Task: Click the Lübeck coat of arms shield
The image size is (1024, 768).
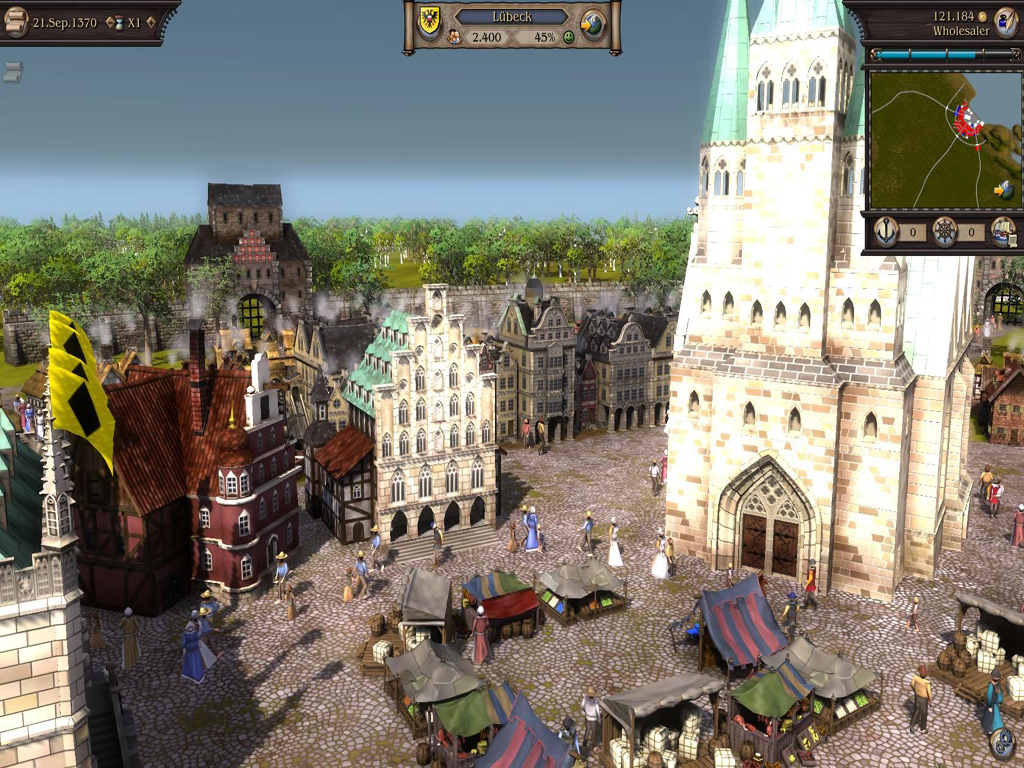Action: 430,22
